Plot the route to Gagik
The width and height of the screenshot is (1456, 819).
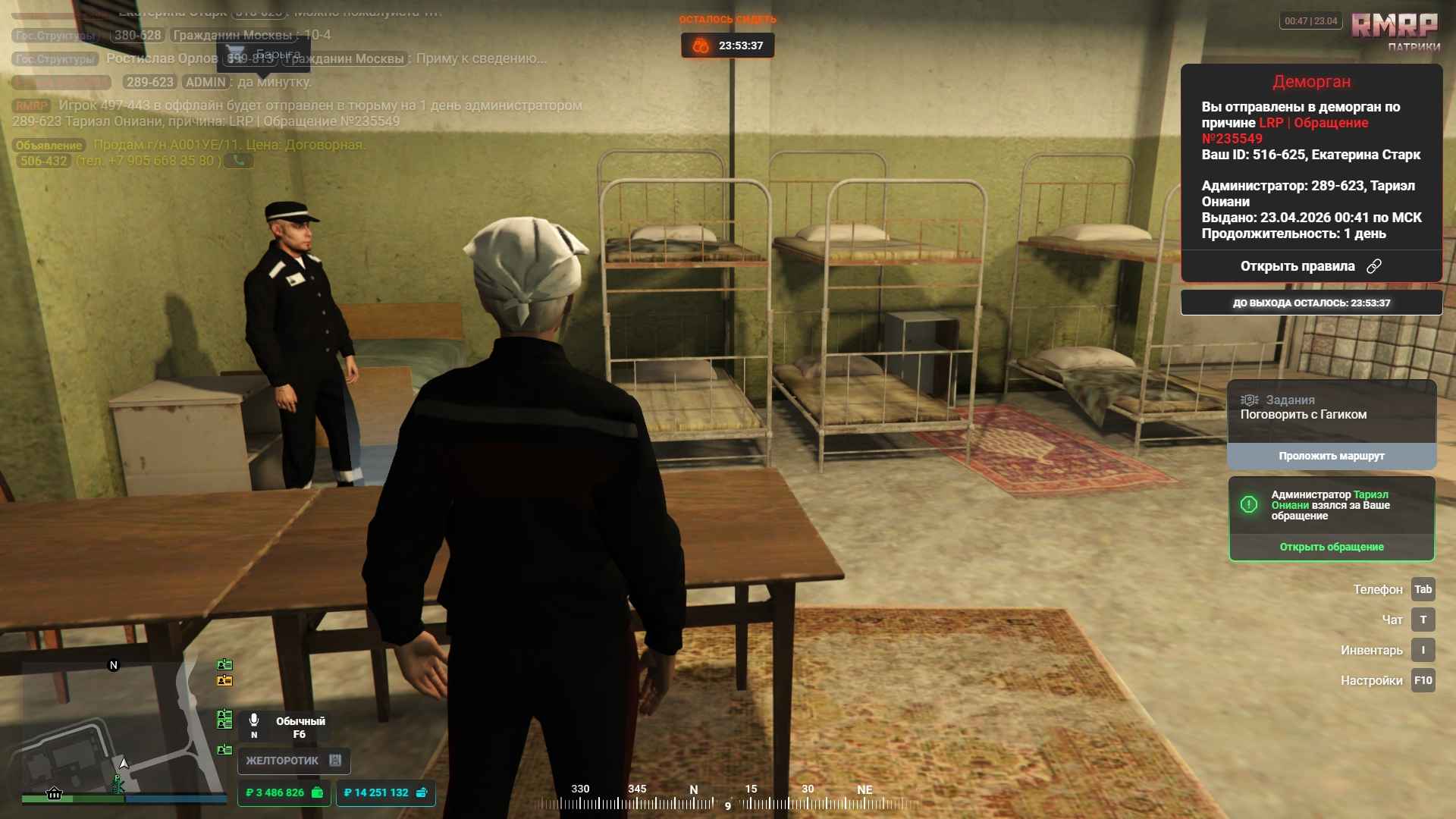[x=1331, y=456]
